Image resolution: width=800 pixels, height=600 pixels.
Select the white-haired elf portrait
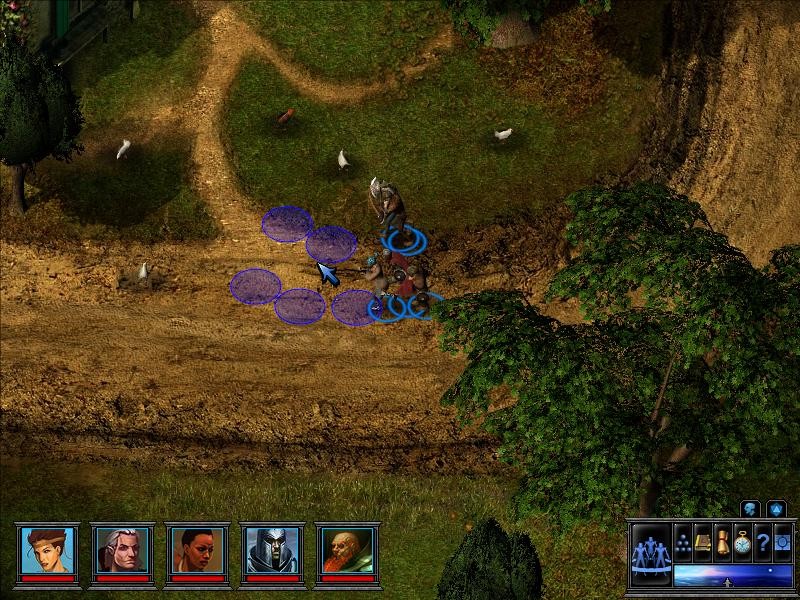click(x=121, y=549)
